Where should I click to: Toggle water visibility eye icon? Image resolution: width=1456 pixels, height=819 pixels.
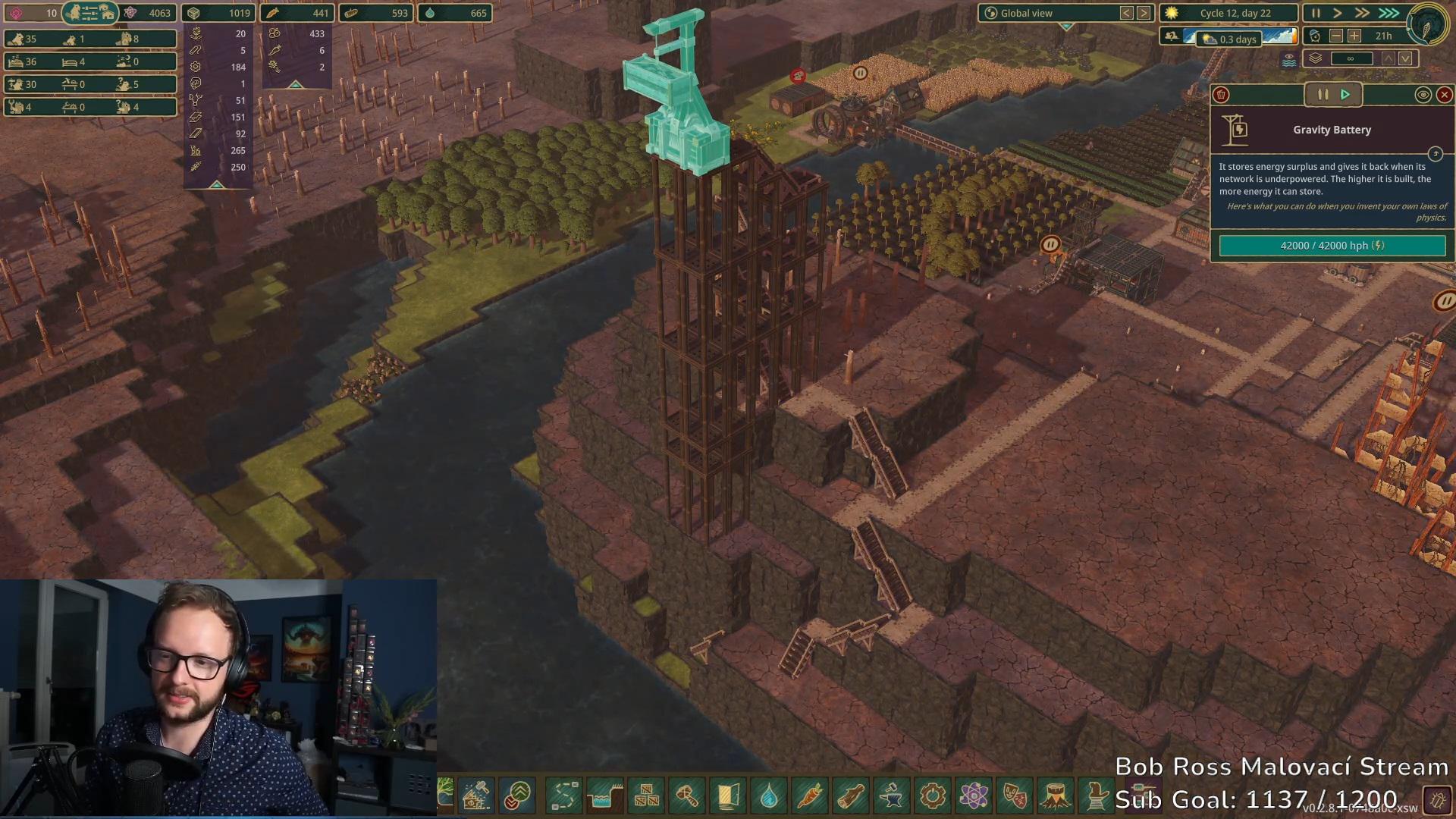[1289, 60]
